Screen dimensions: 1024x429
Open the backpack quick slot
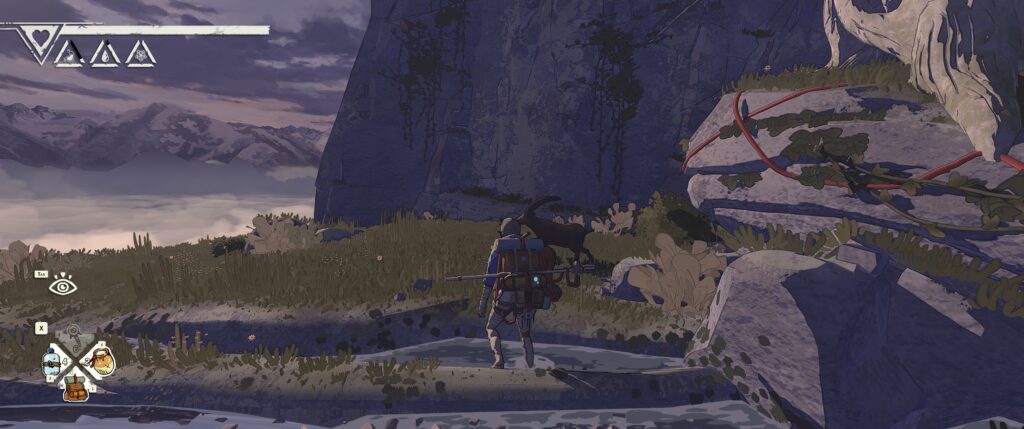tap(76, 386)
